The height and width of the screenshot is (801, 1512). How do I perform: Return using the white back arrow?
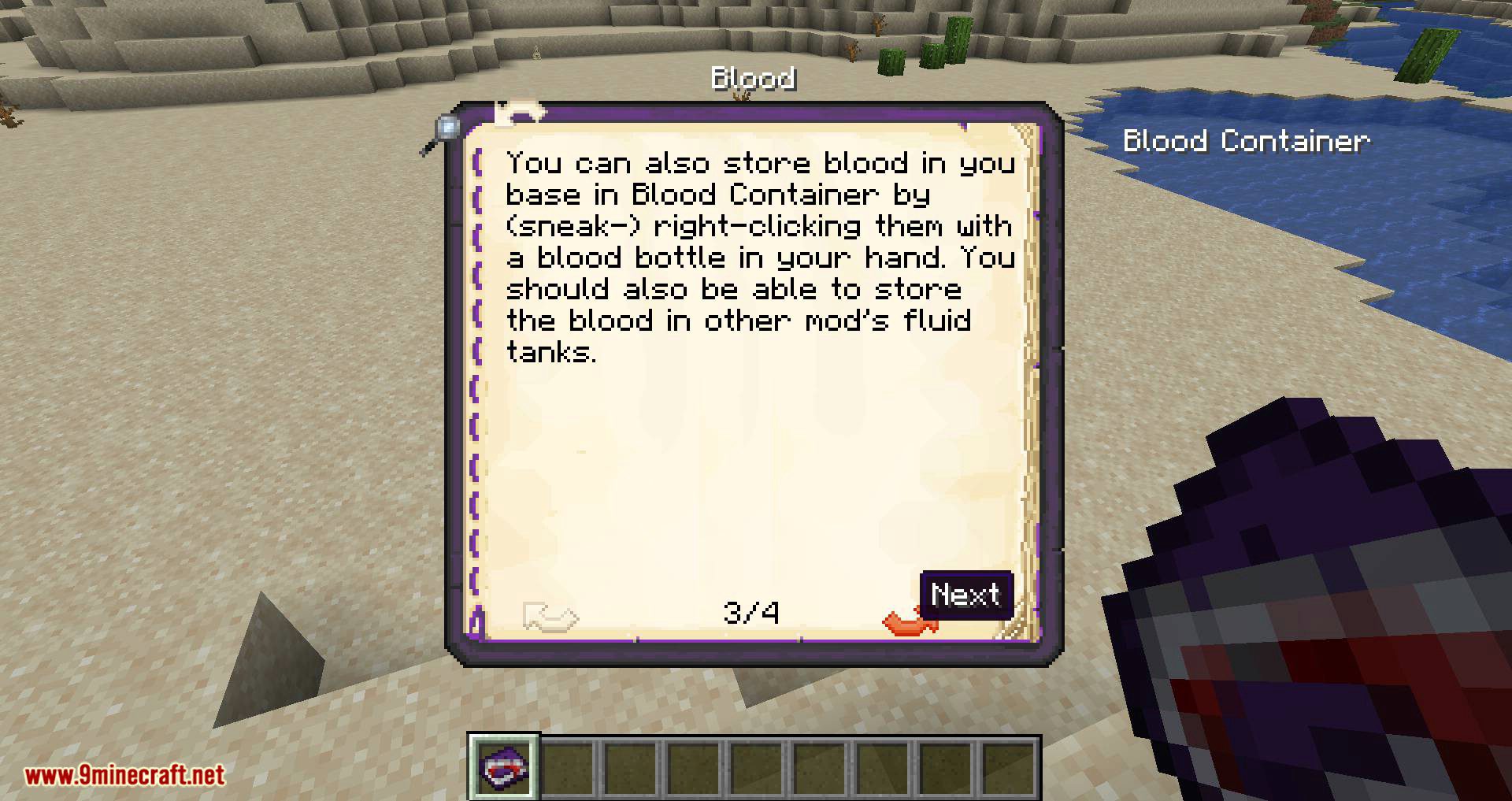pos(520,113)
